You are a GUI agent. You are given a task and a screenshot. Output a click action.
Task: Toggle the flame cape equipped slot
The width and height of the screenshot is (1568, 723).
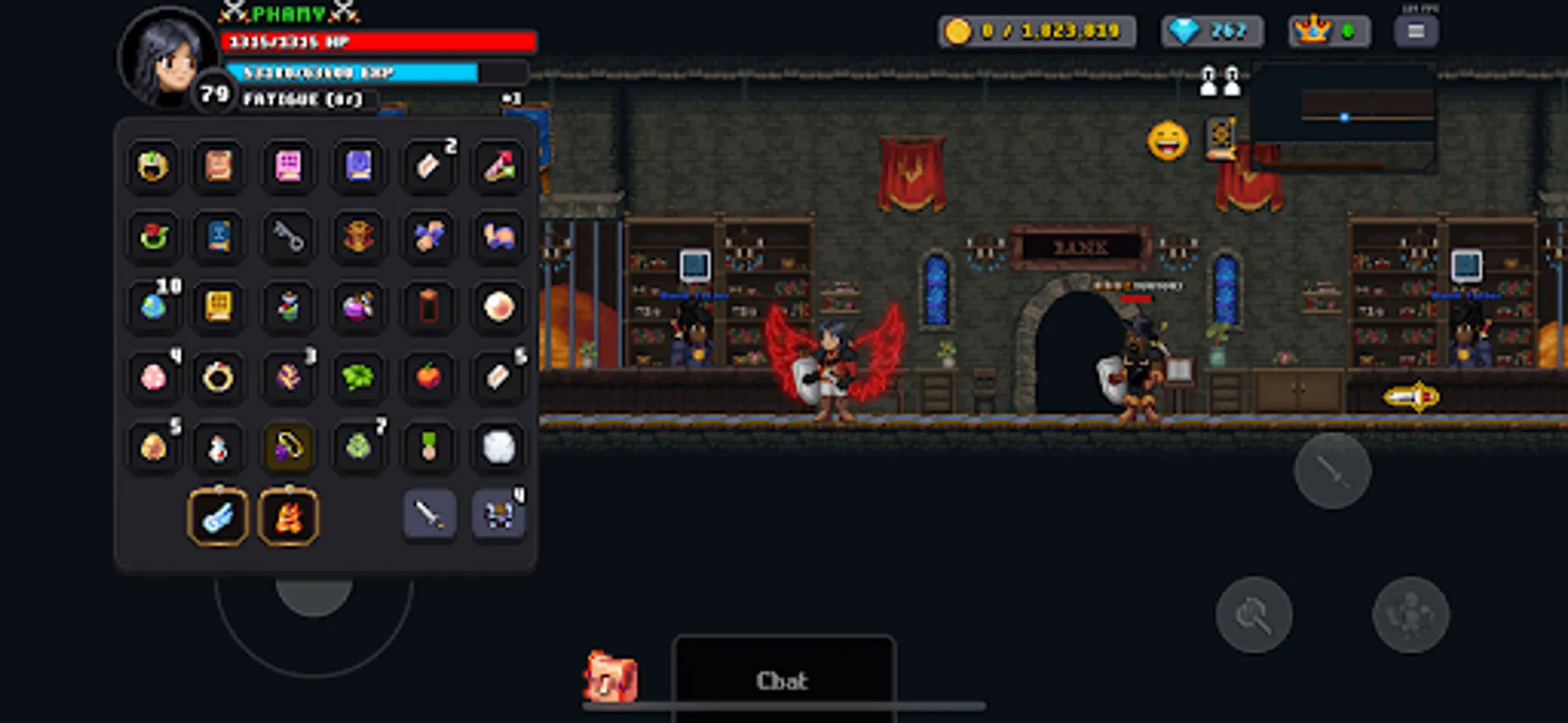point(287,518)
